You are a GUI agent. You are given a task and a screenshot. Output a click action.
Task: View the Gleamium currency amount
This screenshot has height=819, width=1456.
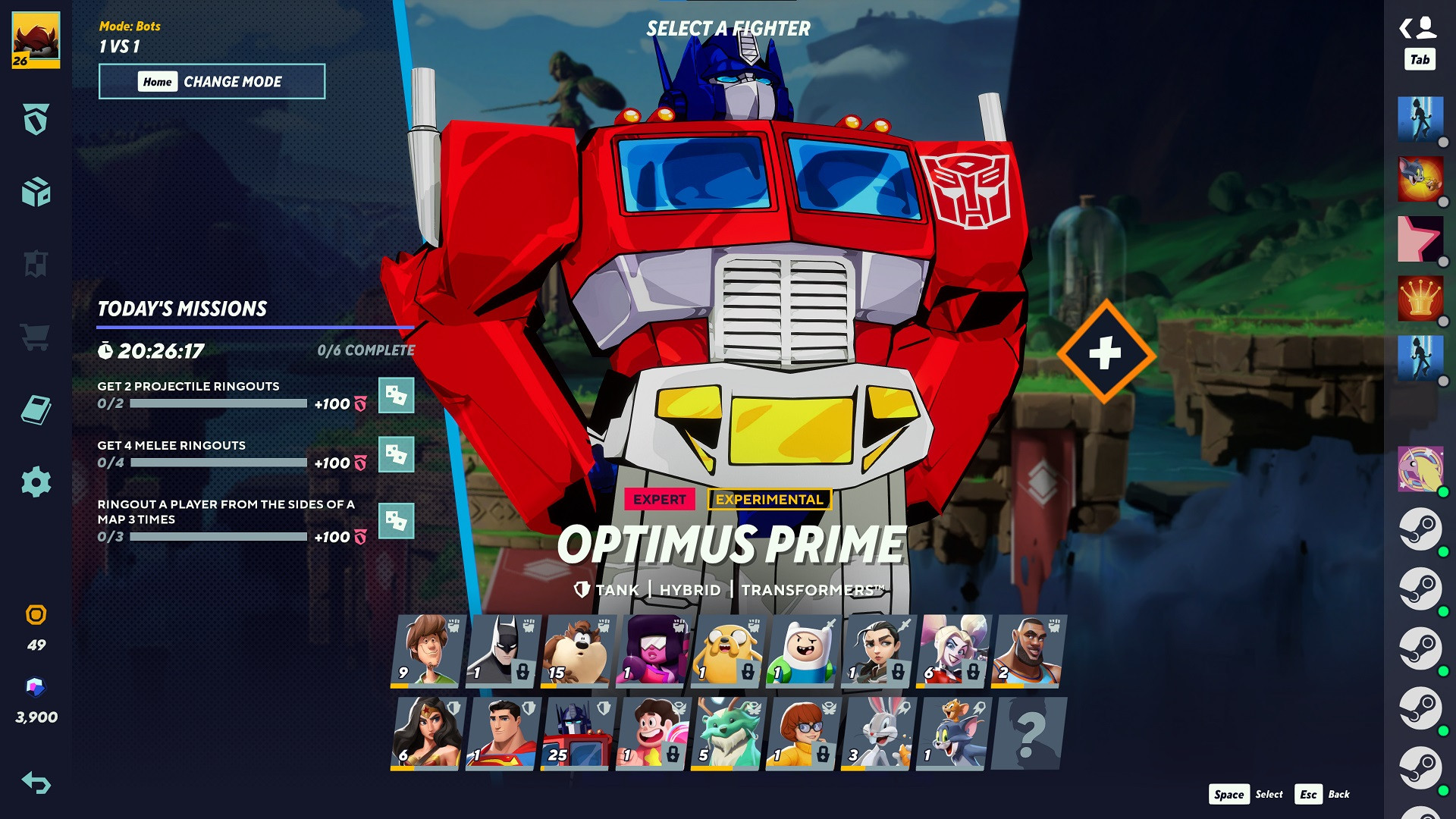34,692
